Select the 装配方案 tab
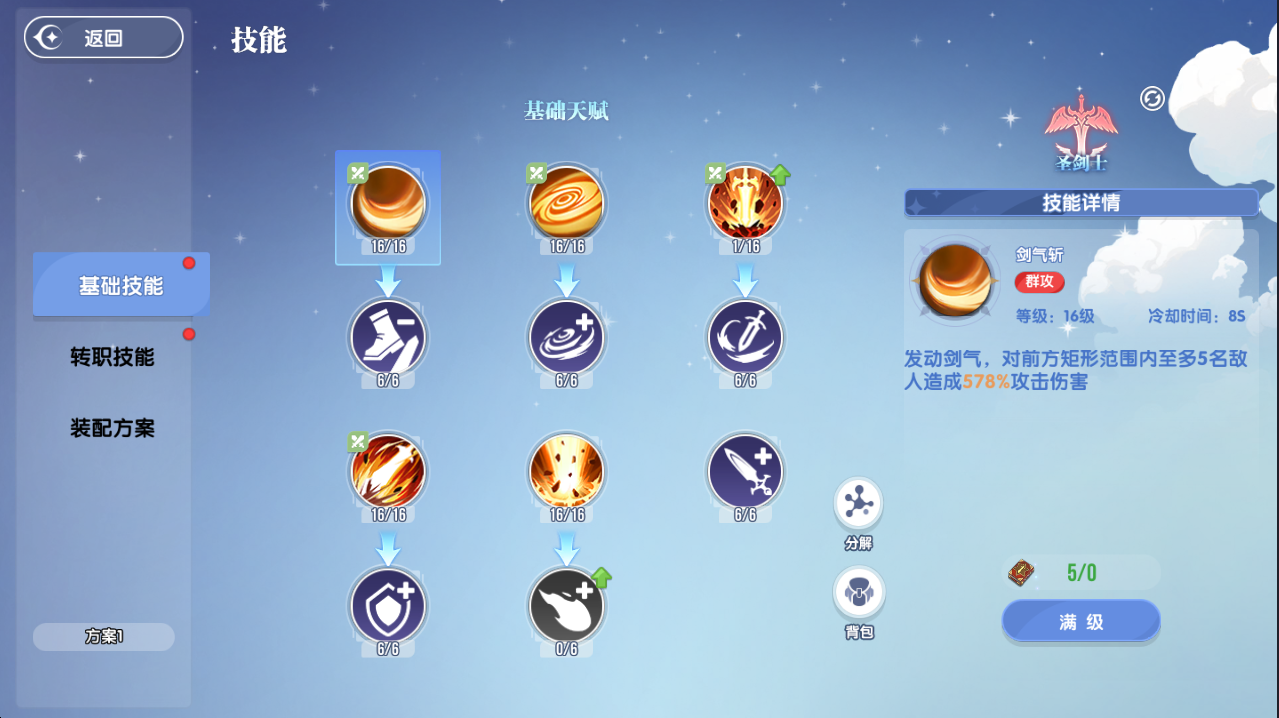Image resolution: width=1279 pixels, height=718 pixels. point(112,429)
